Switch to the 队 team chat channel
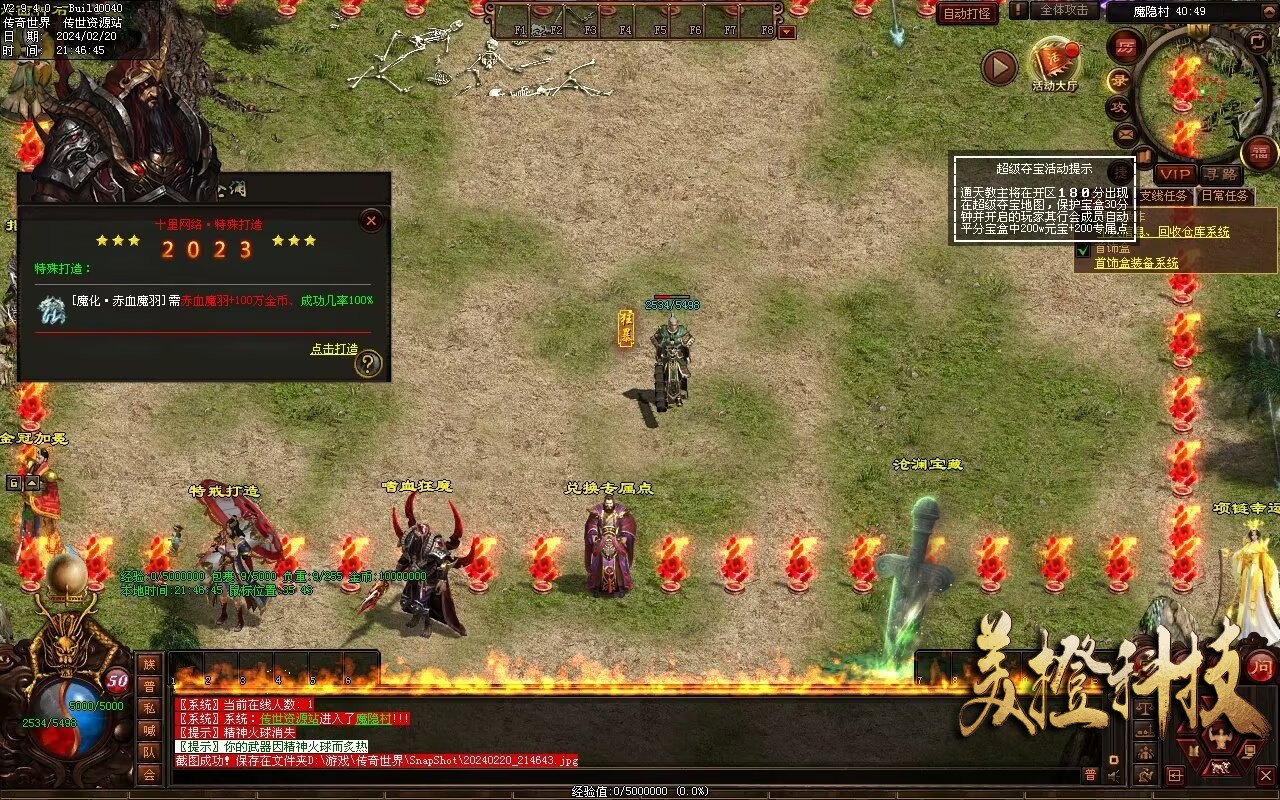This screenshot has width=1280, height=800. (x=148, y=752)
